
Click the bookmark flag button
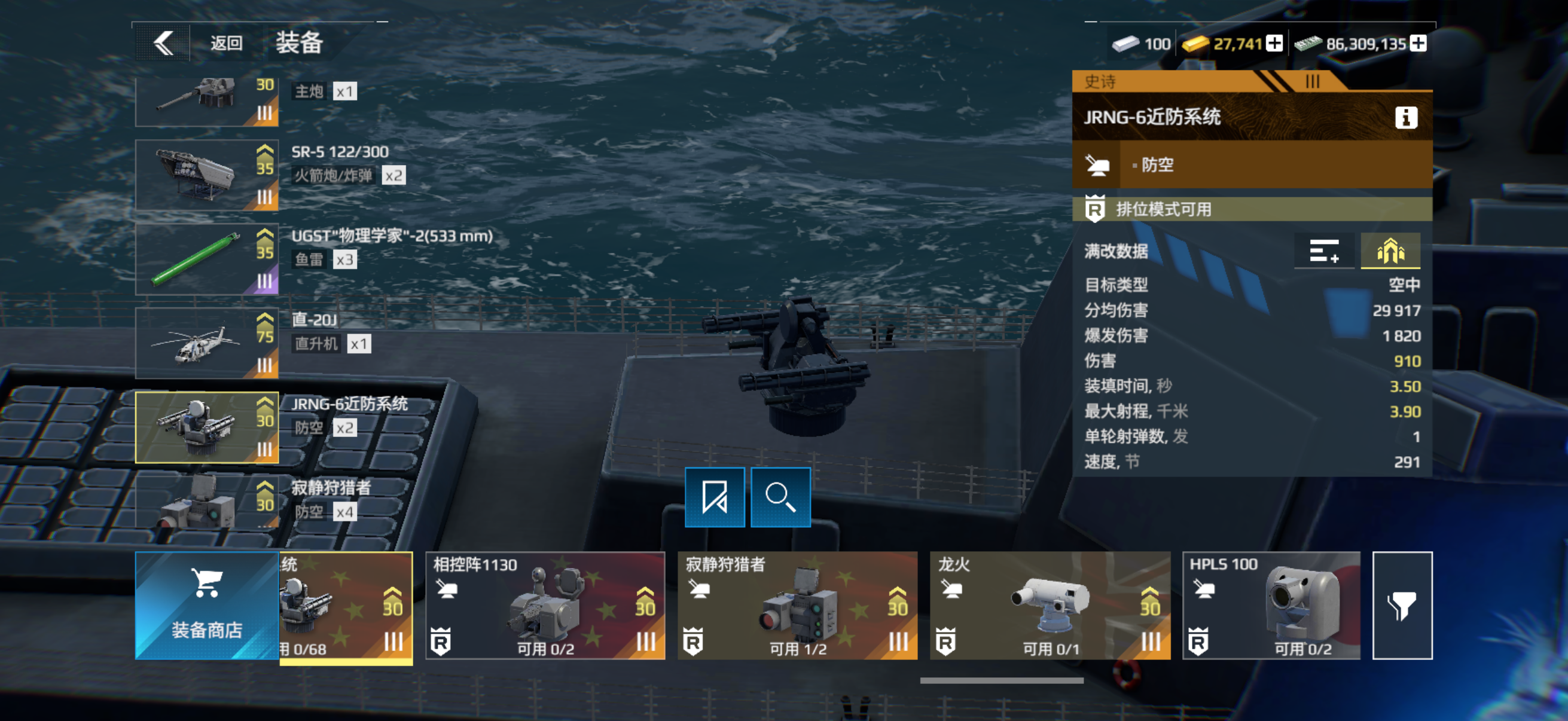[x=715, y=497]
